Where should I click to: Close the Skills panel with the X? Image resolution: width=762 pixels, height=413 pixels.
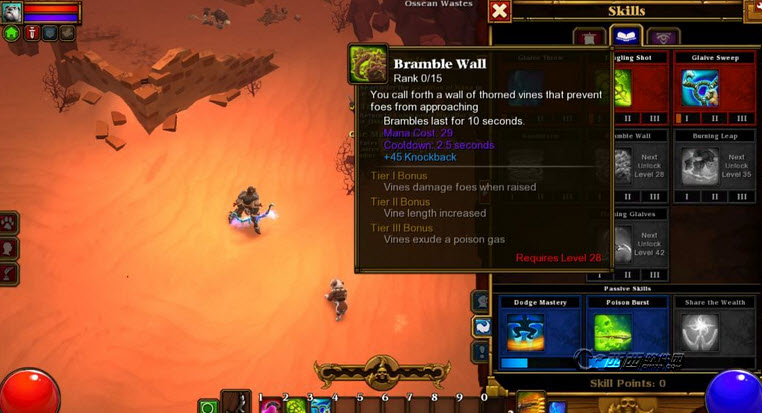(500, 11)
